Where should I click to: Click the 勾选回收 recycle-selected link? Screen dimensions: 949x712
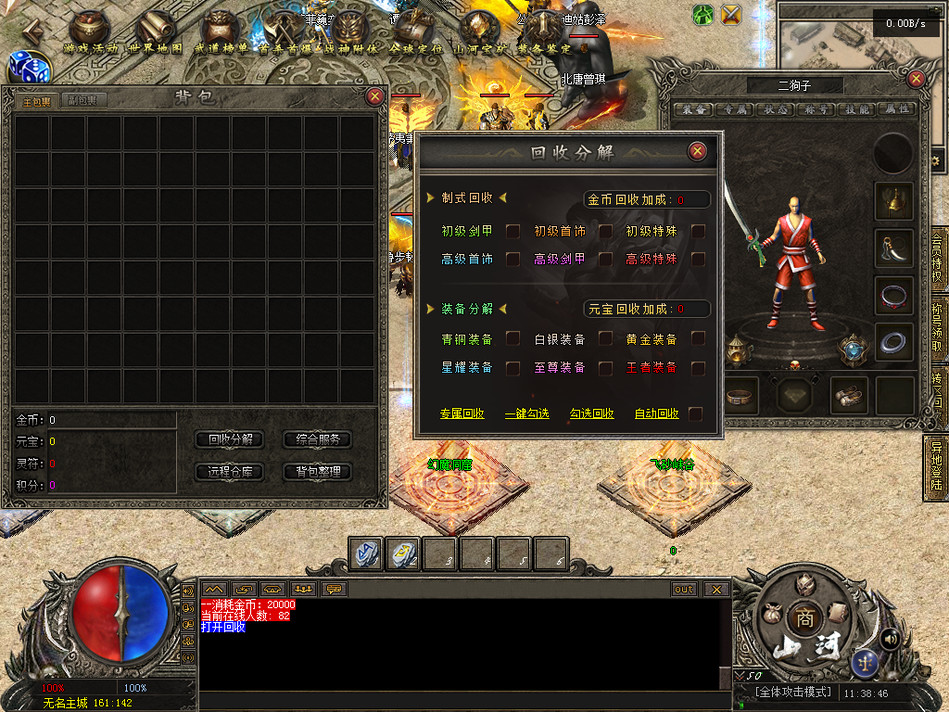[x=592, y=414]
